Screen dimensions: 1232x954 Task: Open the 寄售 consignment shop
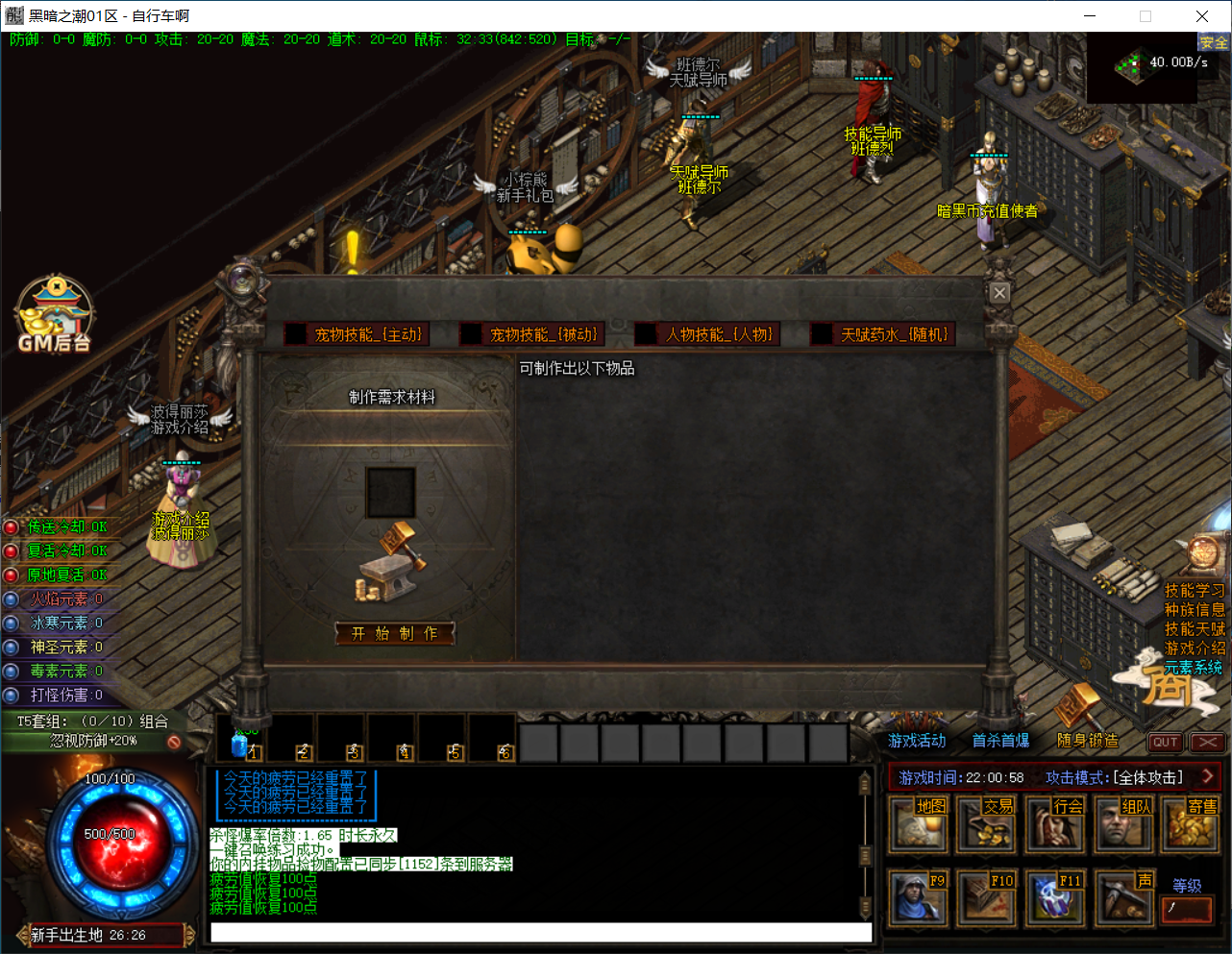(1191, 825)
